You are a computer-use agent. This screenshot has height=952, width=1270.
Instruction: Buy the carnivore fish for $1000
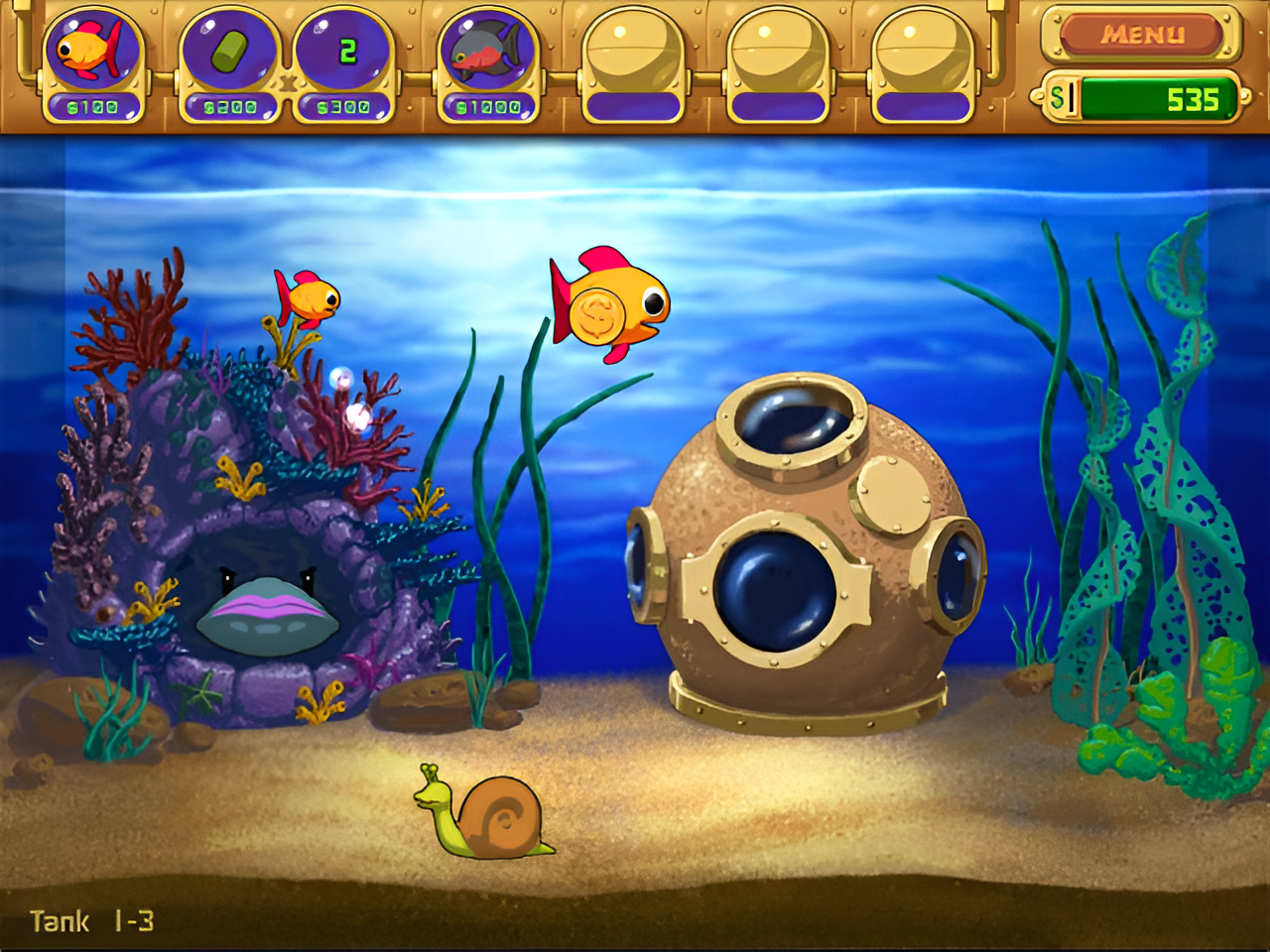pos(488,58)
